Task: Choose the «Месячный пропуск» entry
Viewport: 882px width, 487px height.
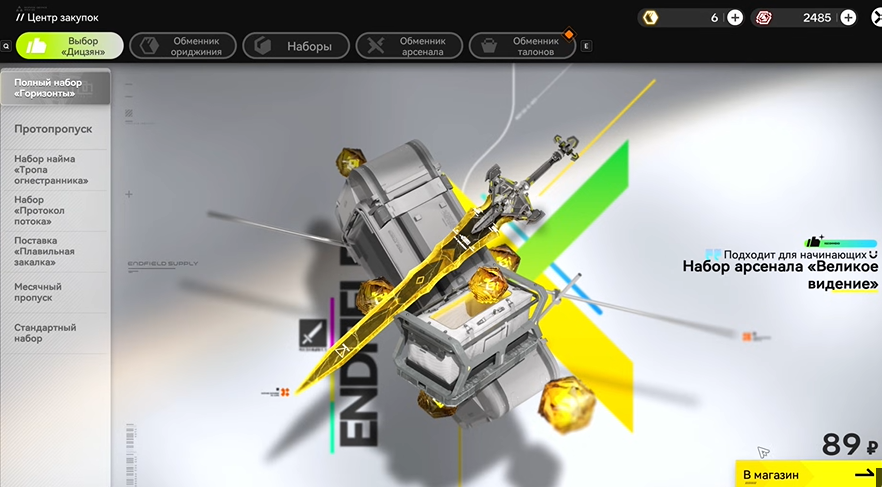Action: point(55,291)
